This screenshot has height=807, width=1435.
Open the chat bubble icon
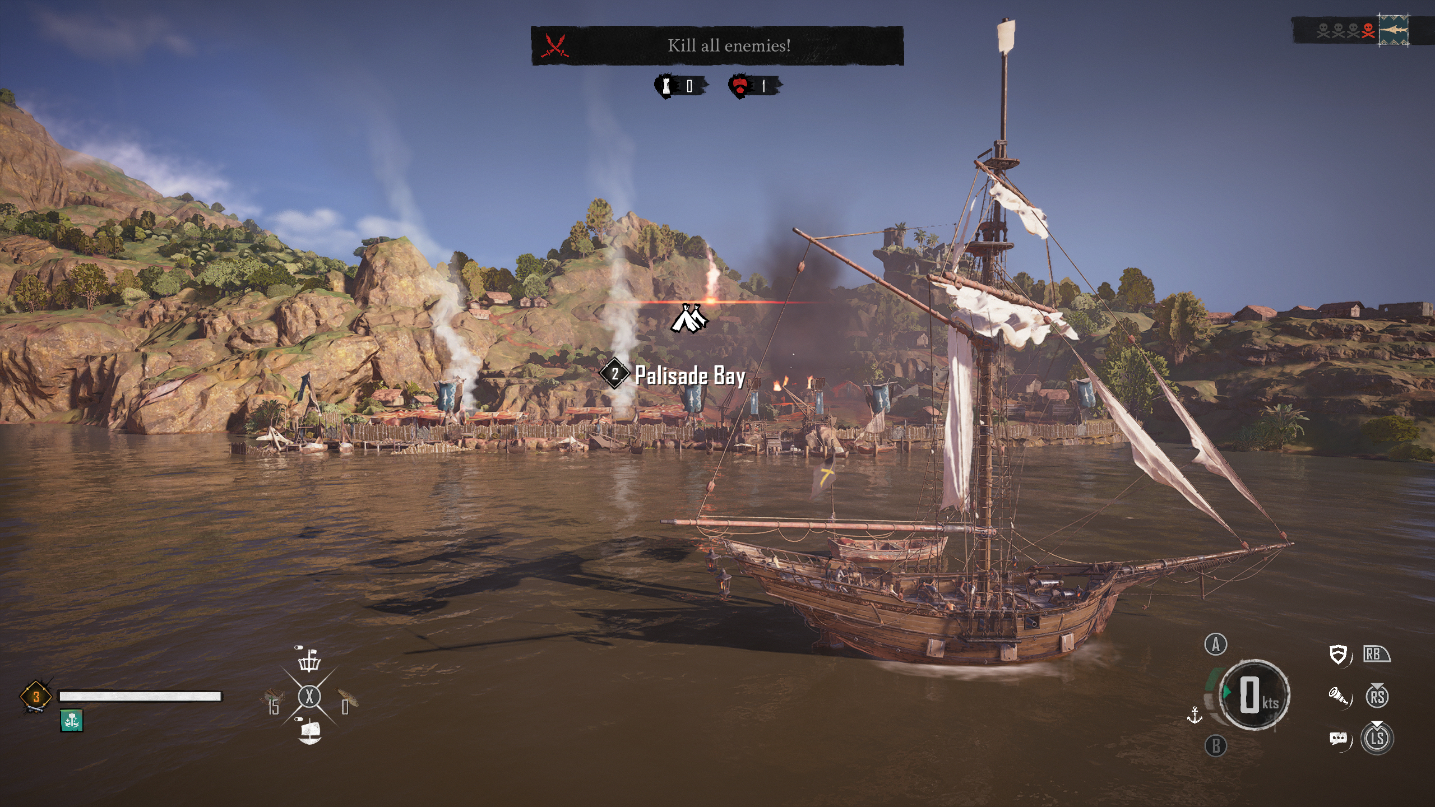1338,739
